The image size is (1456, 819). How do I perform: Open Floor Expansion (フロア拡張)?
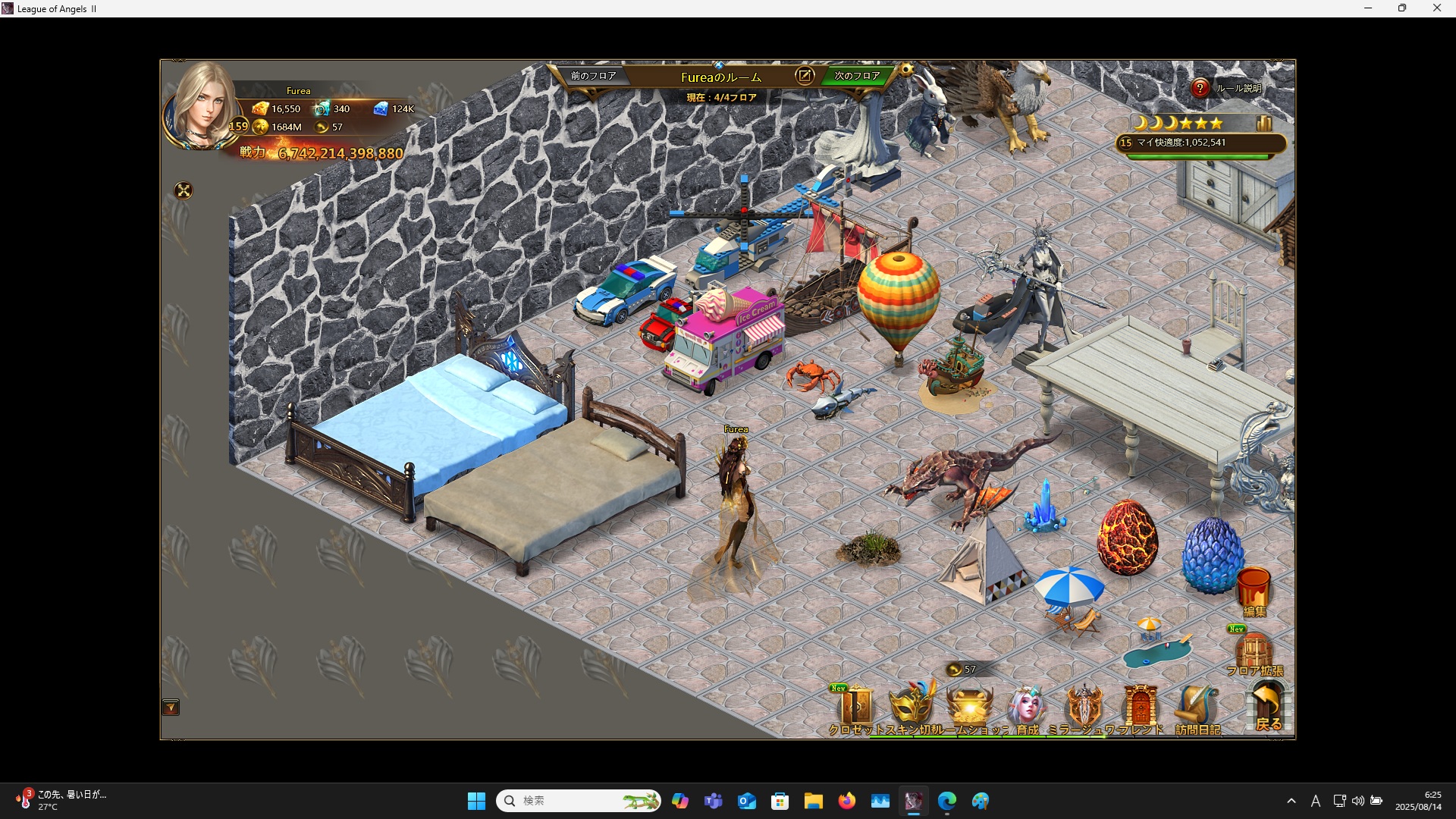click(x=1254, y=652)
